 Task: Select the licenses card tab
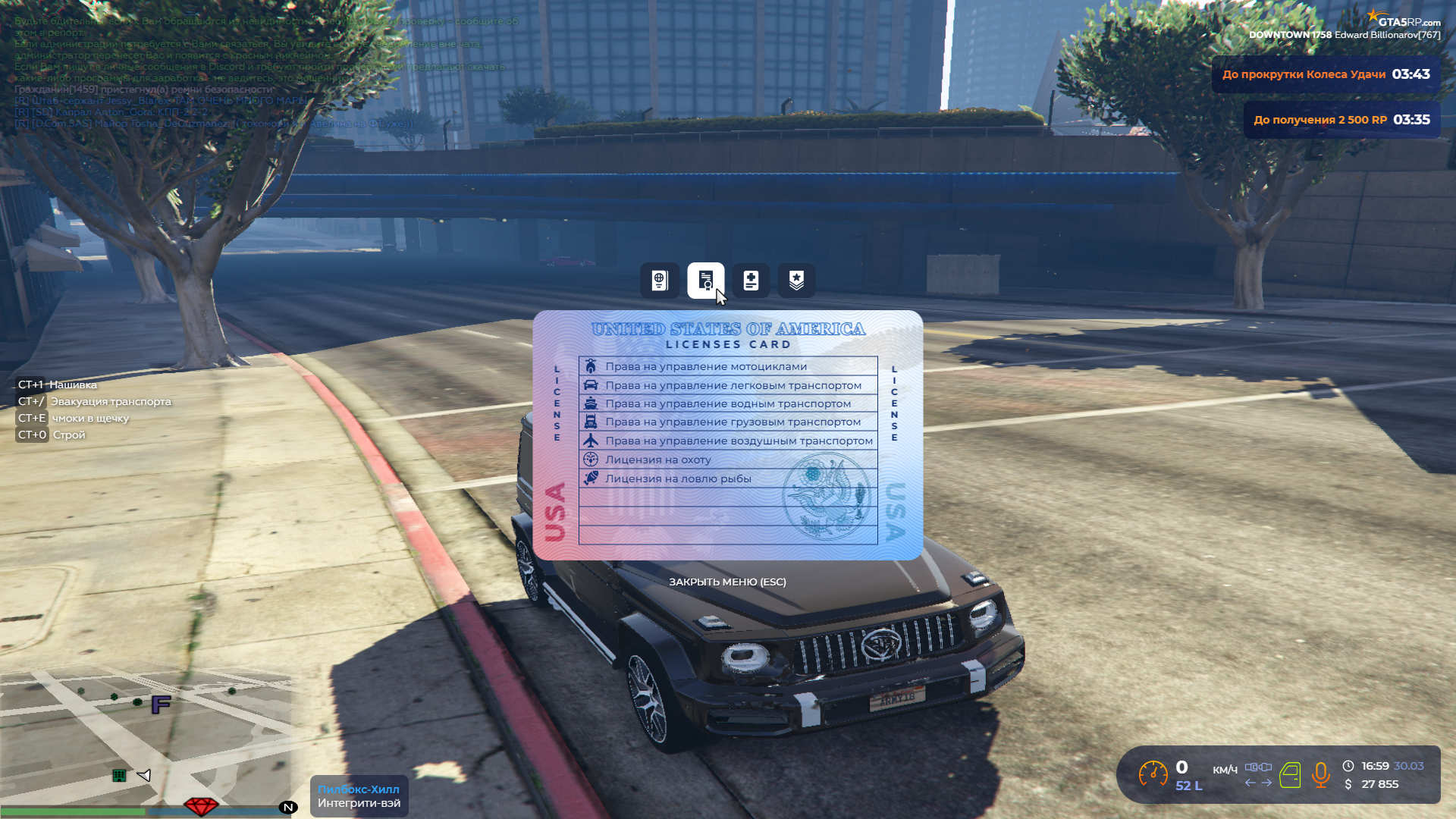click(x=705, y=281)
